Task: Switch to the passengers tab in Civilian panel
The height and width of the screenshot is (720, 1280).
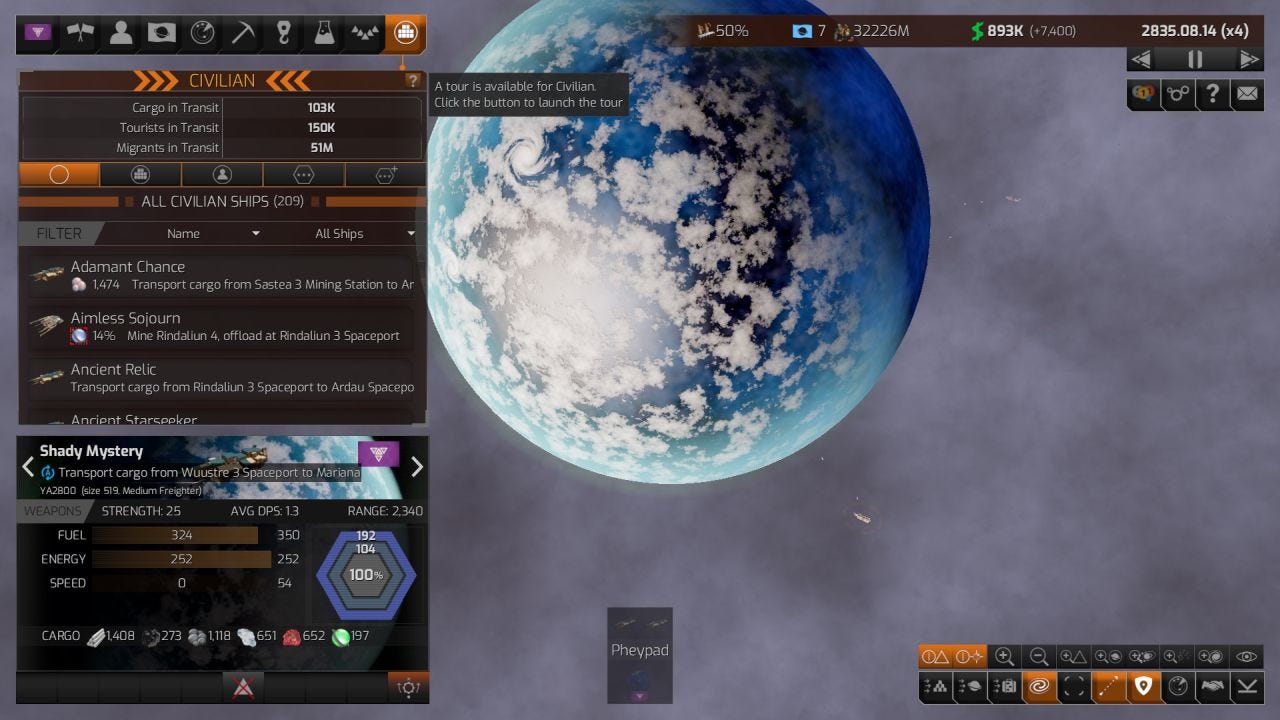Action: point(221,174)
